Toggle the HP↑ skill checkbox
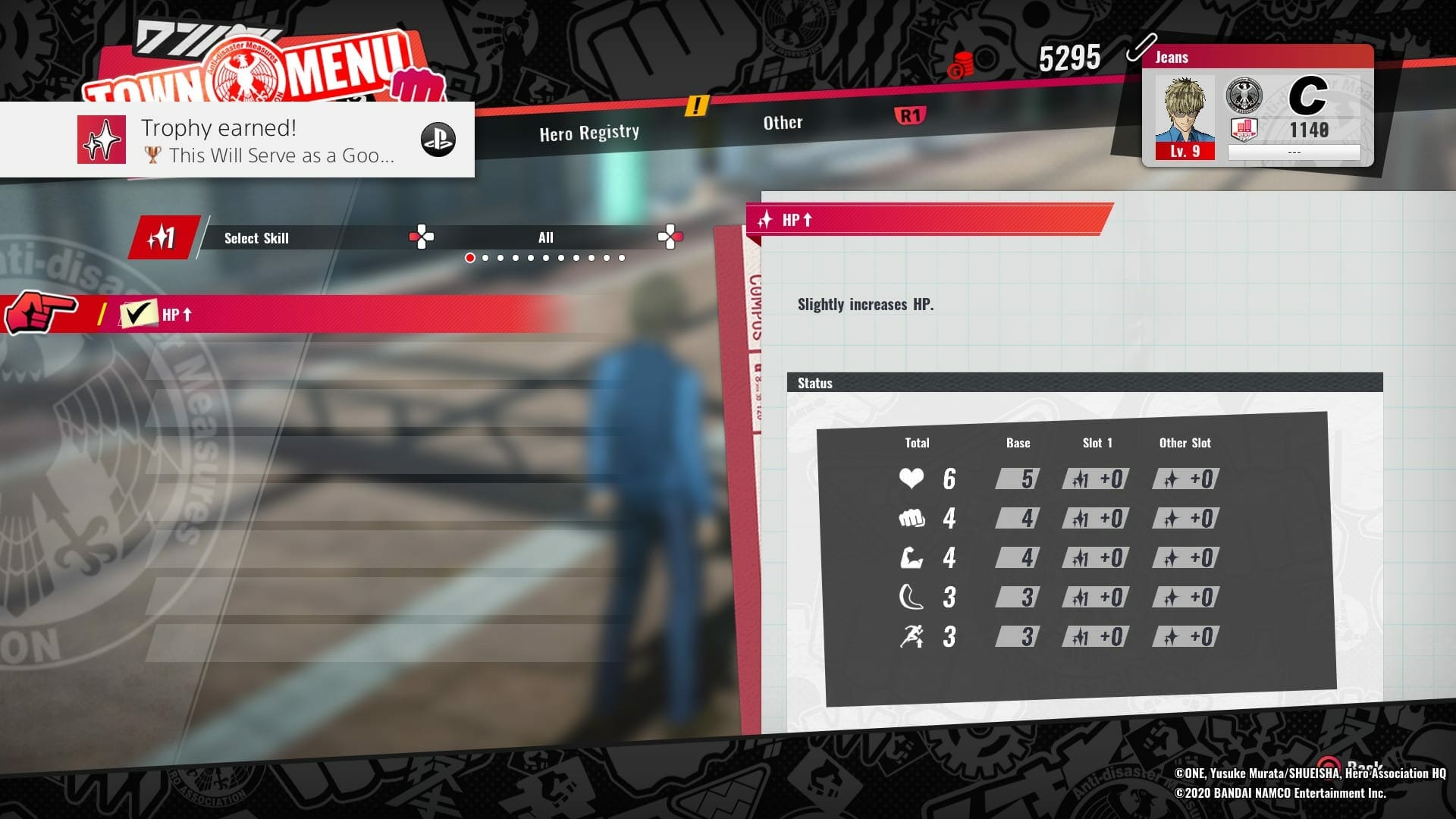Image resolution: width=1456 pixels, height=819 pixels. click(137, 314)
